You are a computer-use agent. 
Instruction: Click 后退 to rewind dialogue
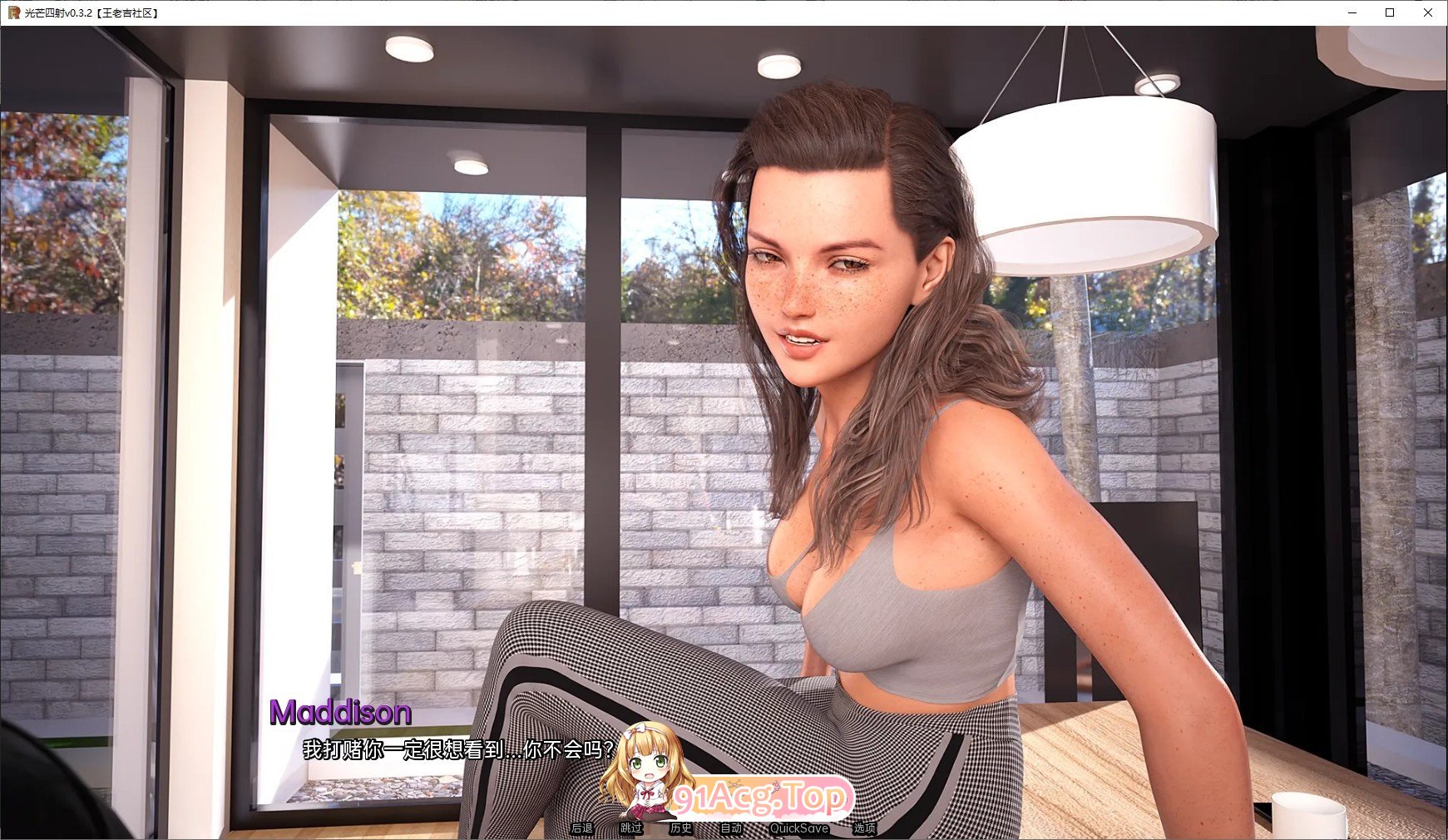click(x=580, y=828)
